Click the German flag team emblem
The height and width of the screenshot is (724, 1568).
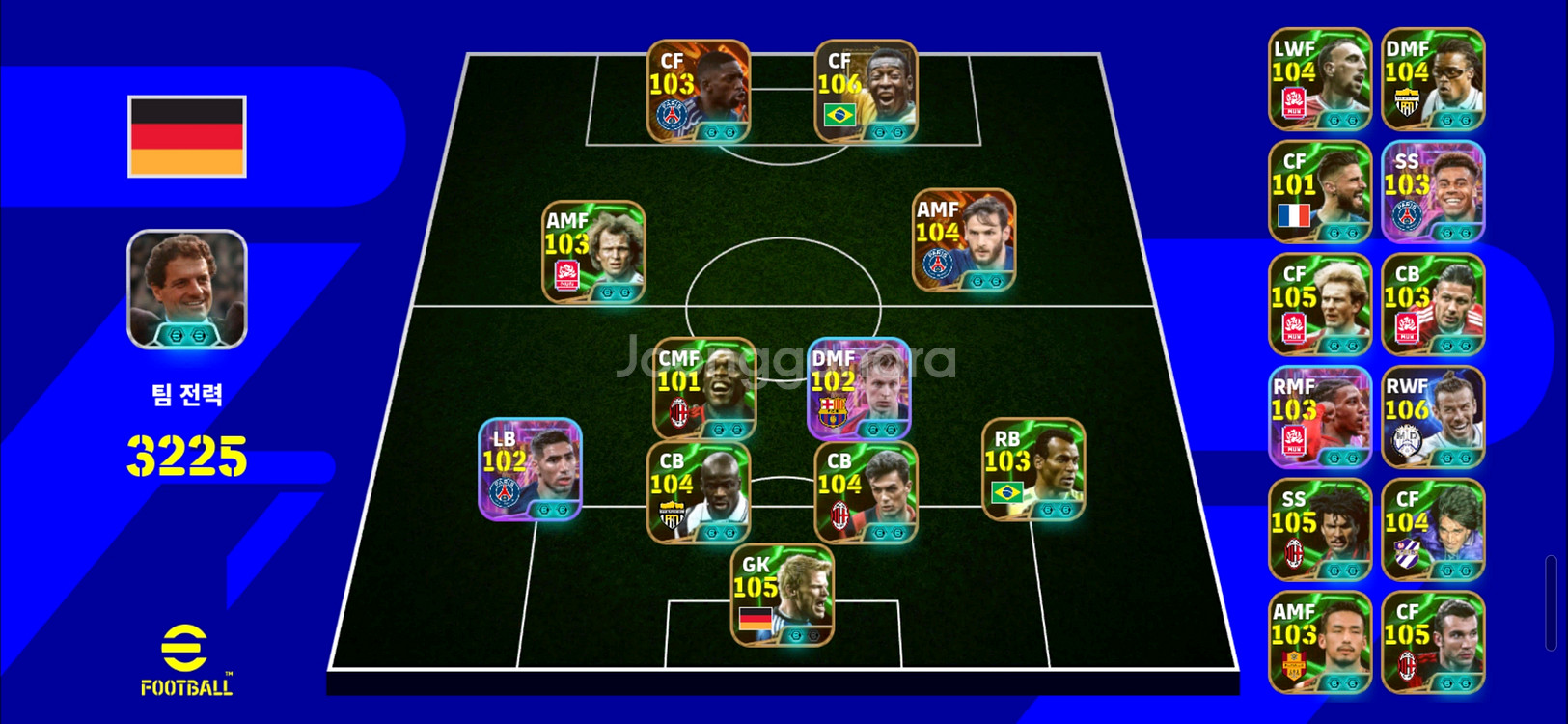[x=187, y=136]
